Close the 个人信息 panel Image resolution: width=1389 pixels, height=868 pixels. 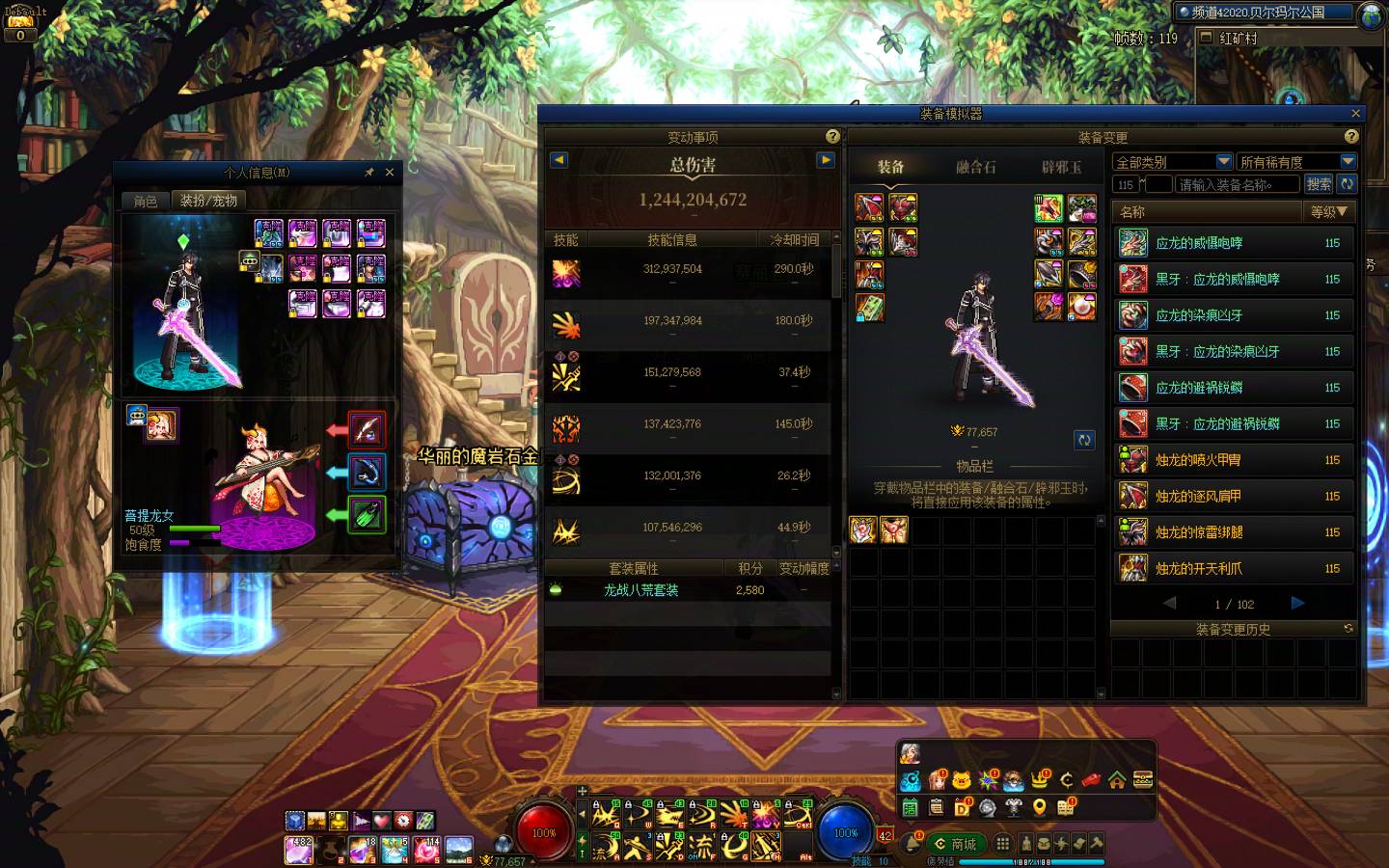pyautogui.click(x=390, y=173)
